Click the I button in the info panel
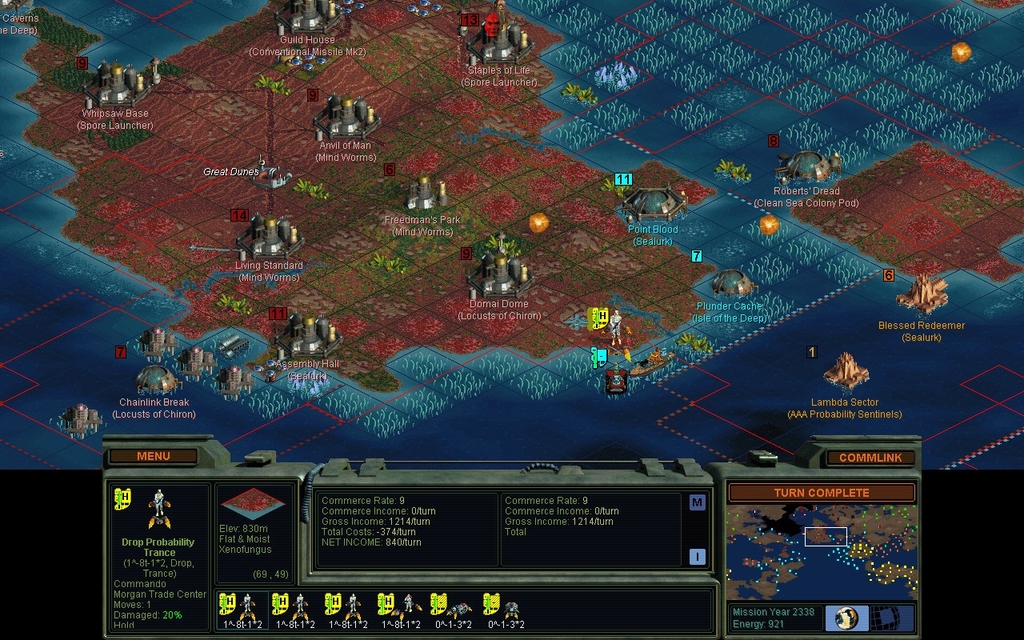The image size is (1024, 640). click(x=697, y=556)
